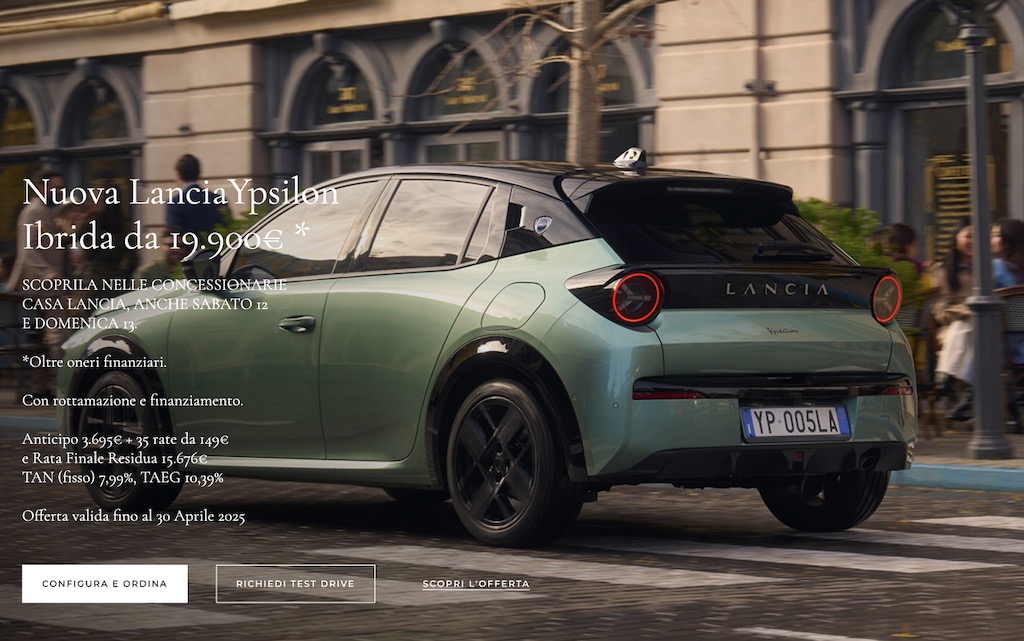Screen dimensions: 1024x641
Task: Click the Configura e Ordina button
Action: [x=105, y=584]
